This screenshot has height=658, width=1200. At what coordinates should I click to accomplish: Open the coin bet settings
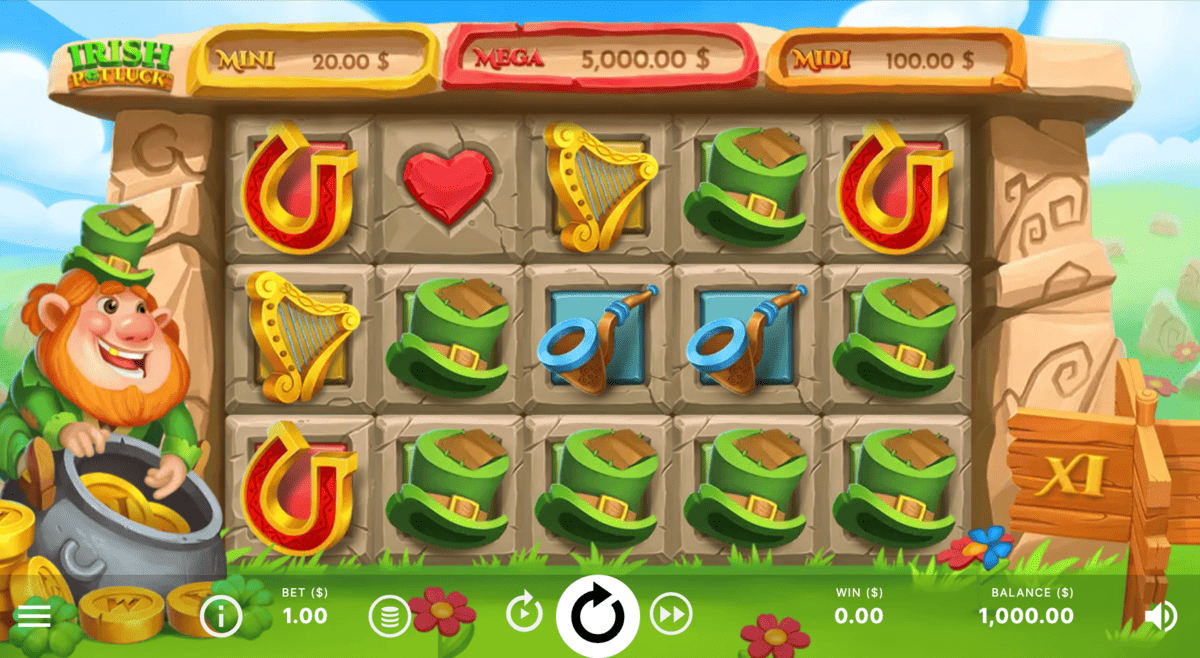tap(389, 616)
